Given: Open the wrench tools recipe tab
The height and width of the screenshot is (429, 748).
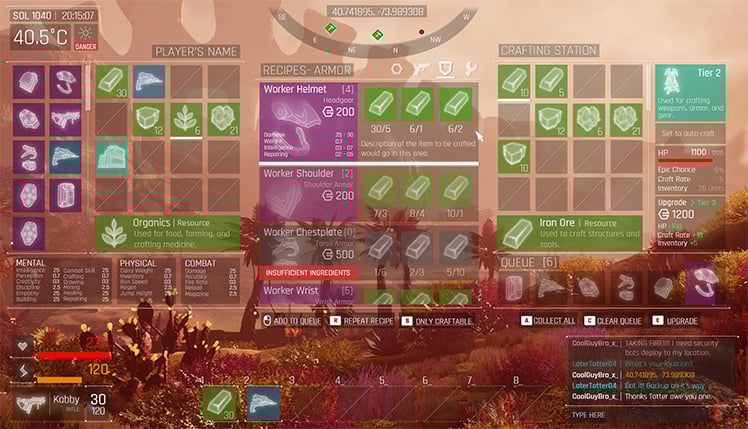Looking at the screenshot, I should pos(470,69).
